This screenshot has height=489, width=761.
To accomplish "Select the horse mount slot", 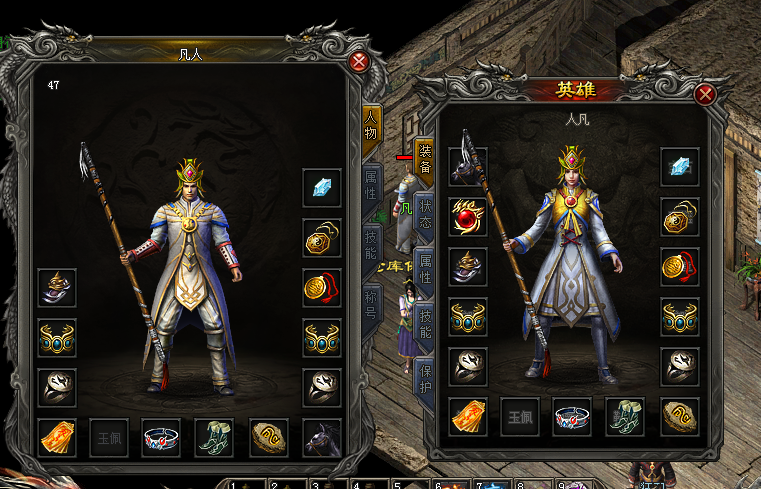I will 322,437.
